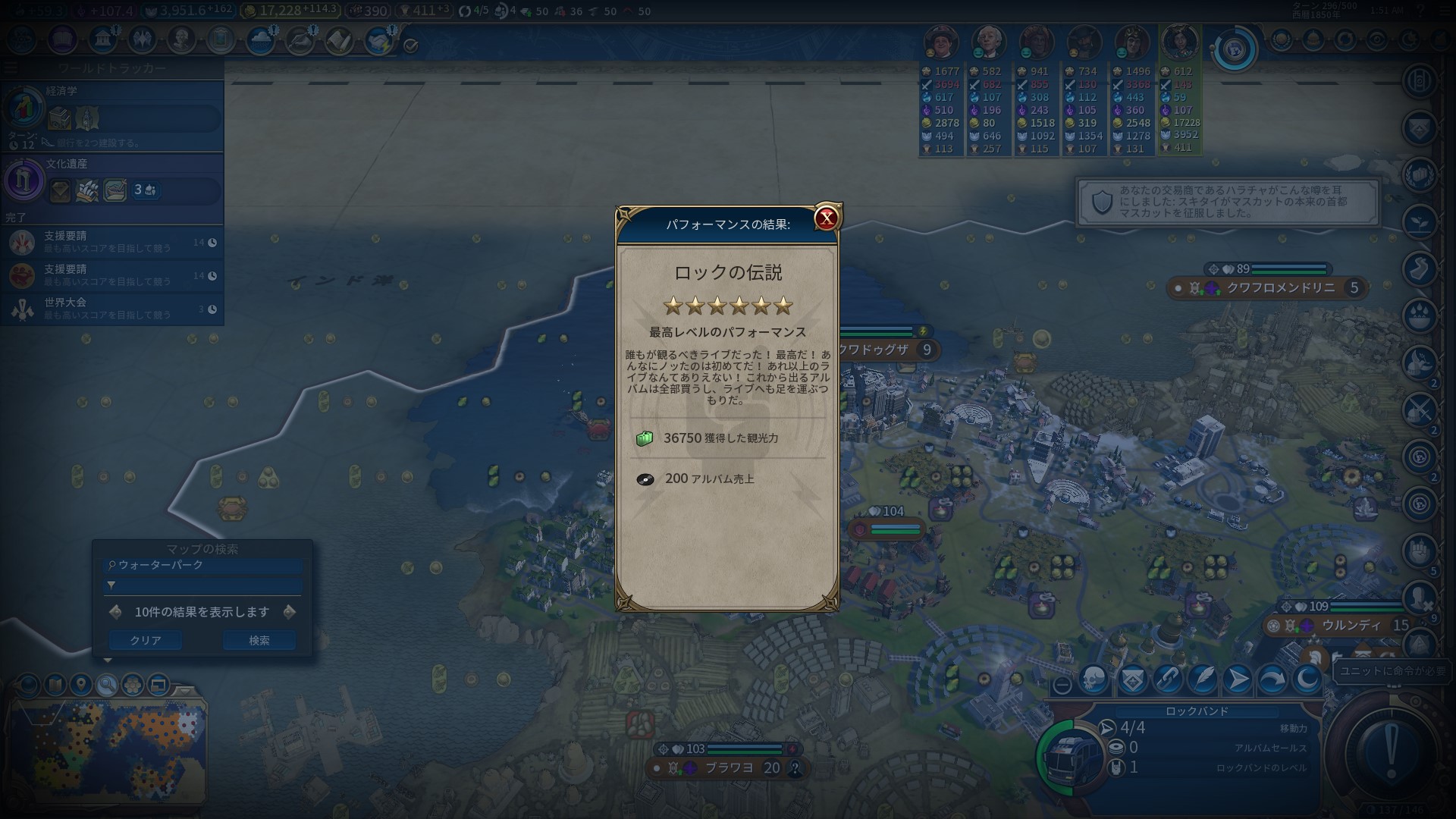This screenshot has width=1456, height=819.
Task: Click the クリア button in map search
Action: click(145, 641)
